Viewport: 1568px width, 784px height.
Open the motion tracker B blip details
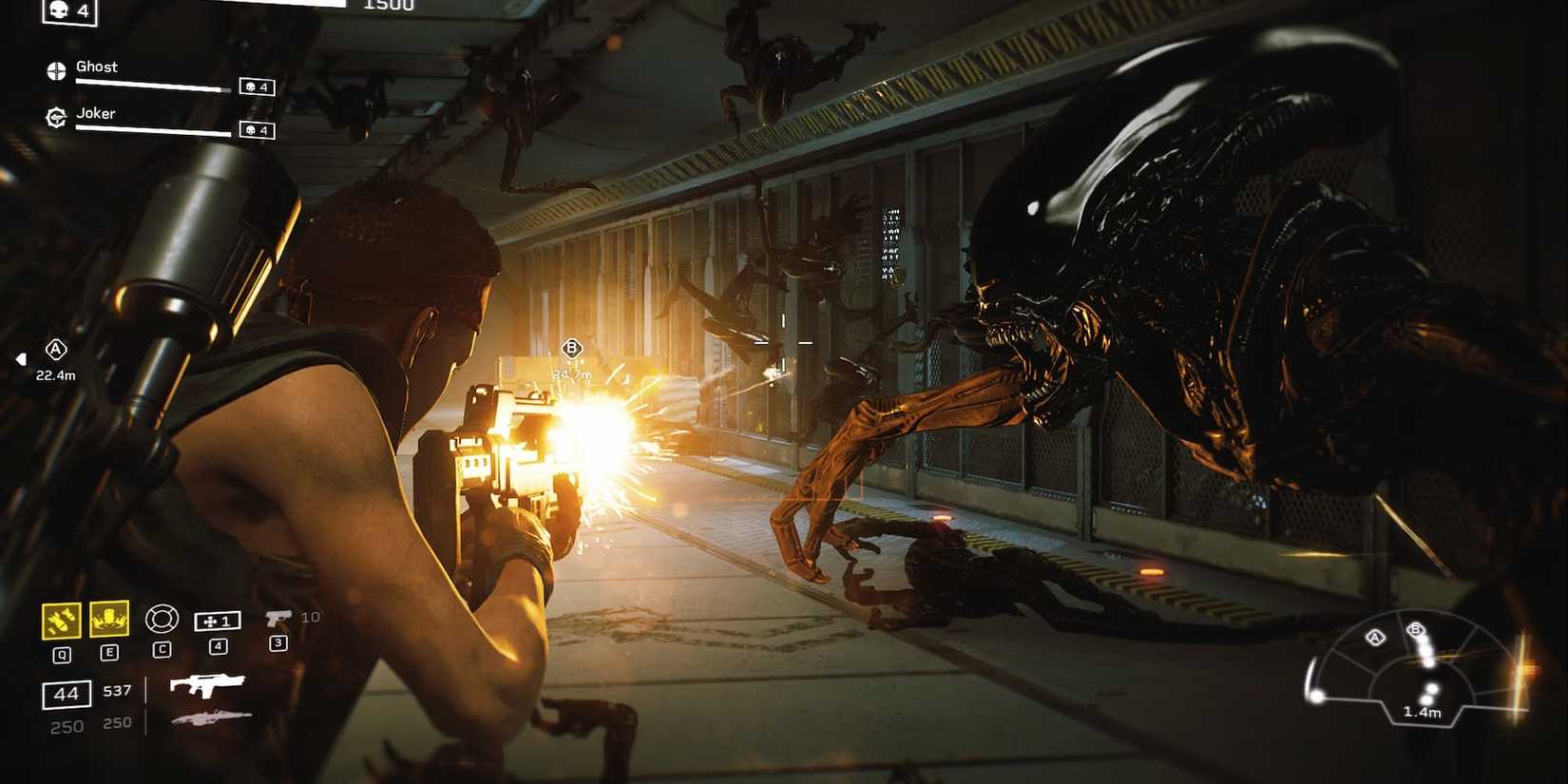[x=1416, y=629]
